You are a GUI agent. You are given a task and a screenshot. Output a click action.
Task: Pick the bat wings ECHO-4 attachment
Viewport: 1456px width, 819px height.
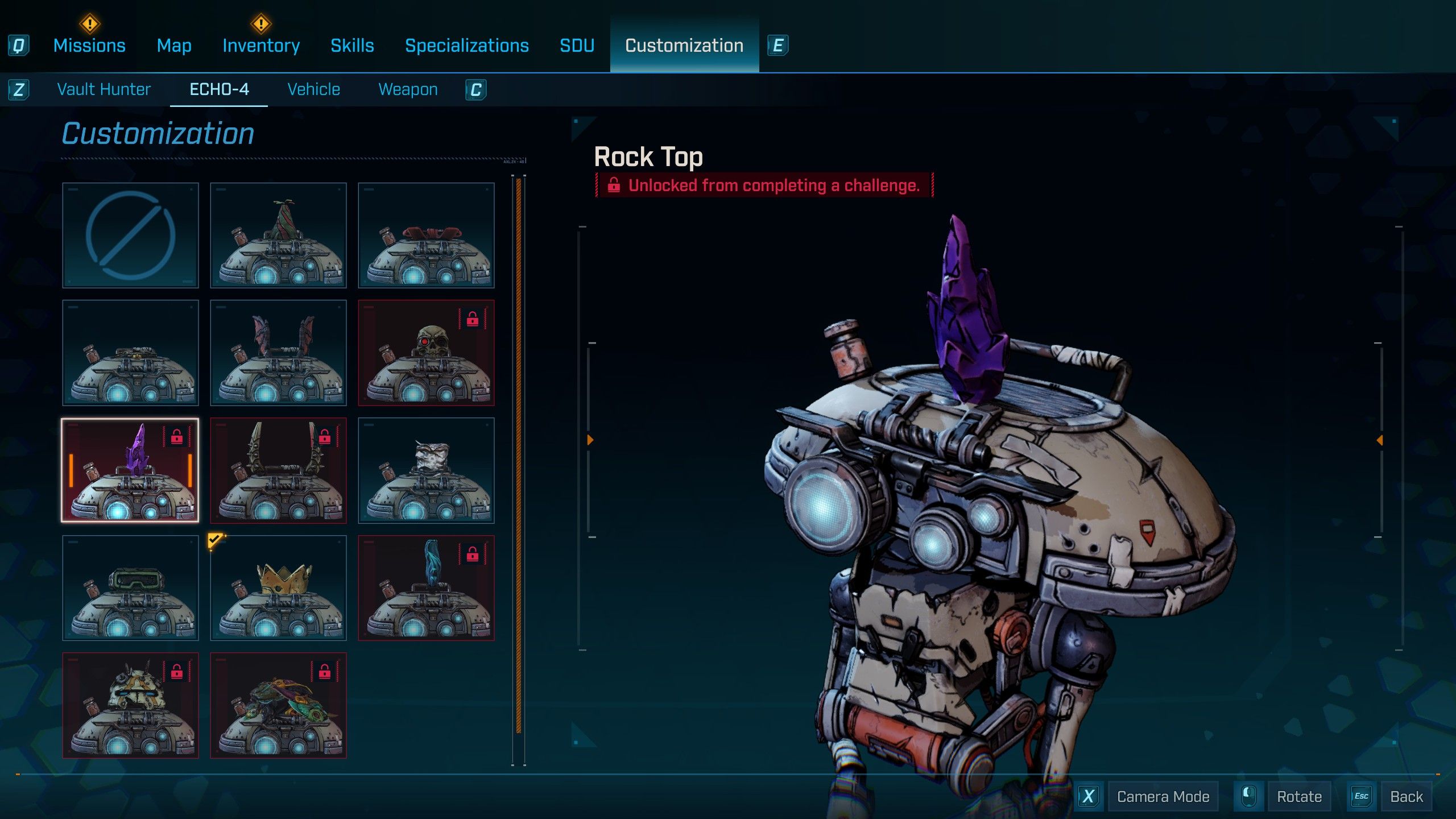pos(278,353)
